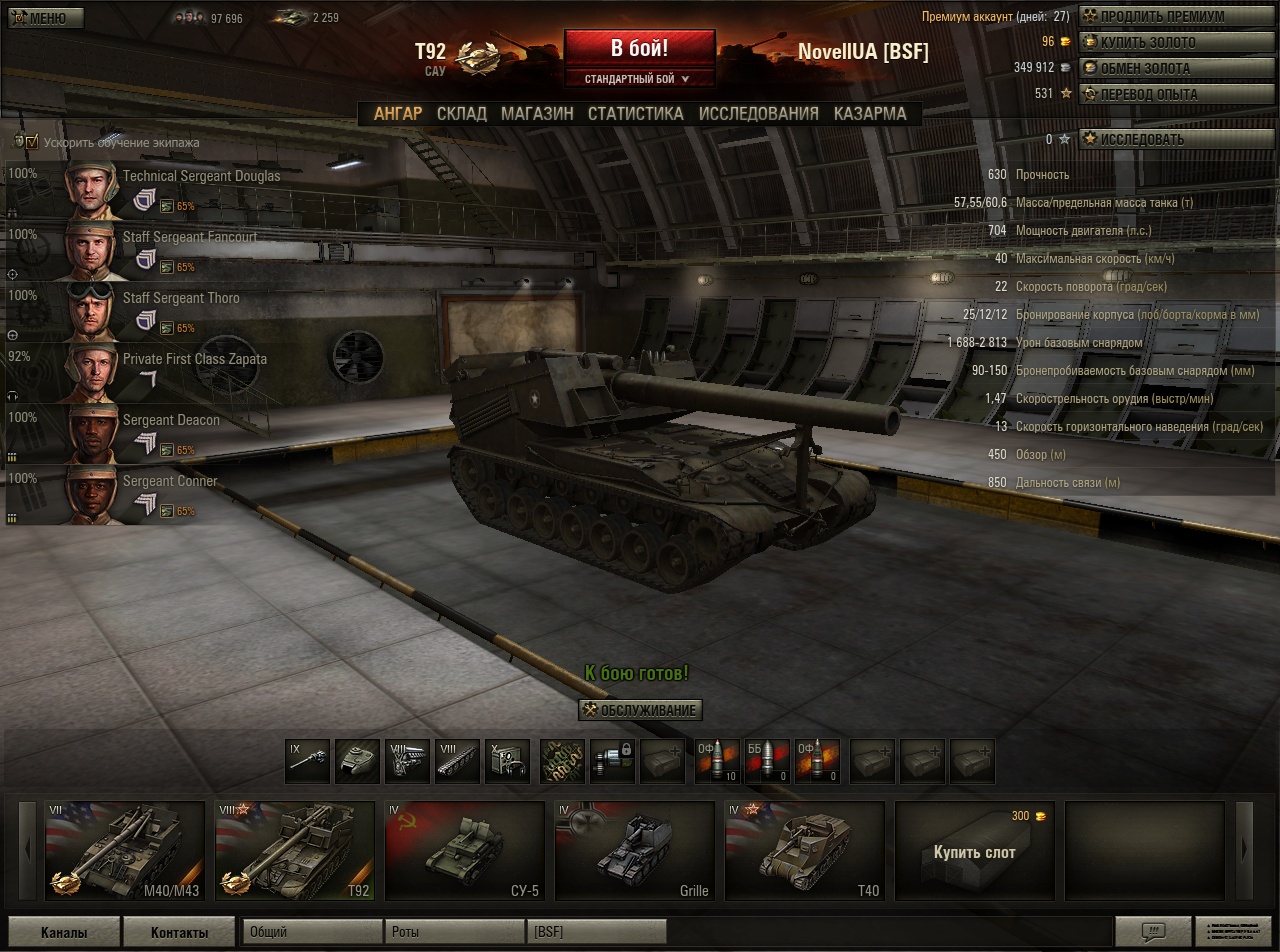Click КУПИТЬ ЗОЛОТО button
This screenshot has height=952, width=1280.
coord(1152,43)
